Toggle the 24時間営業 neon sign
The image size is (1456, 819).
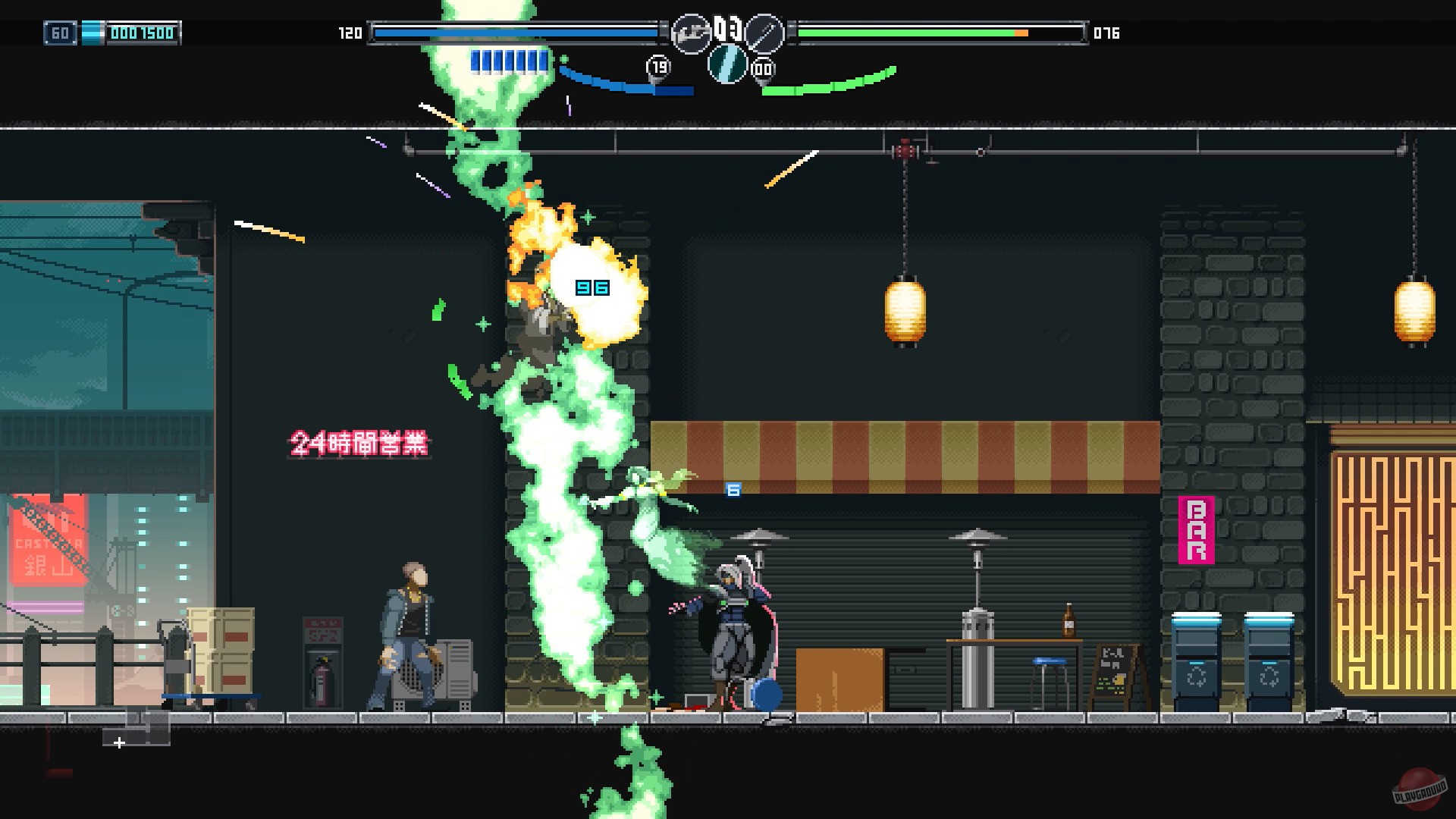358,444
